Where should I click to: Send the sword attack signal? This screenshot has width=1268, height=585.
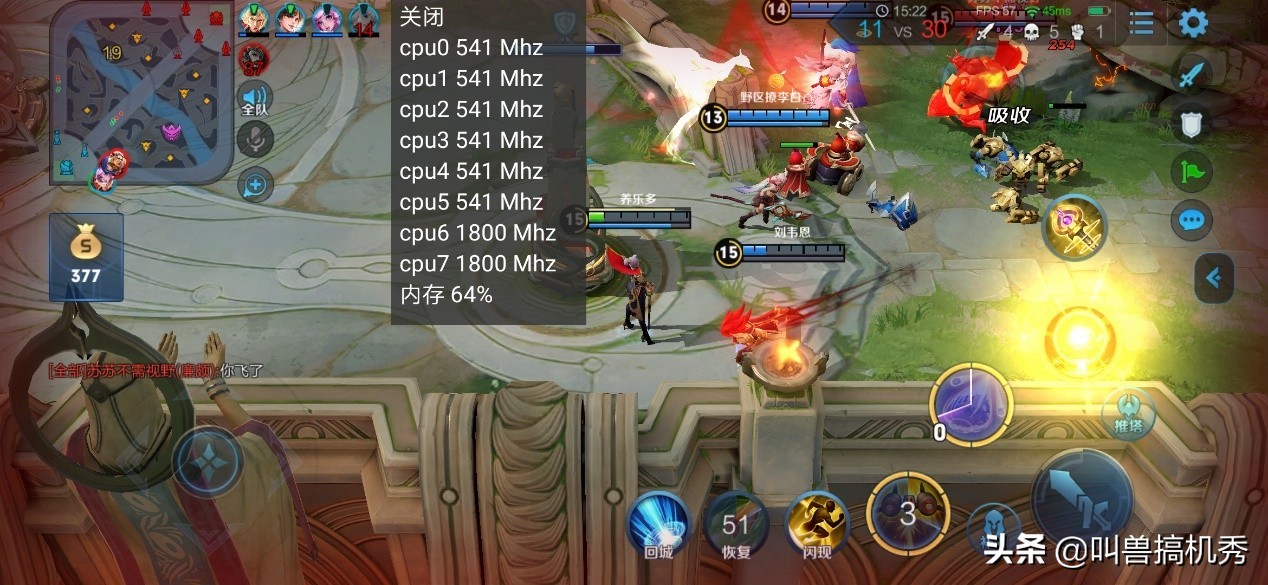1191,73
